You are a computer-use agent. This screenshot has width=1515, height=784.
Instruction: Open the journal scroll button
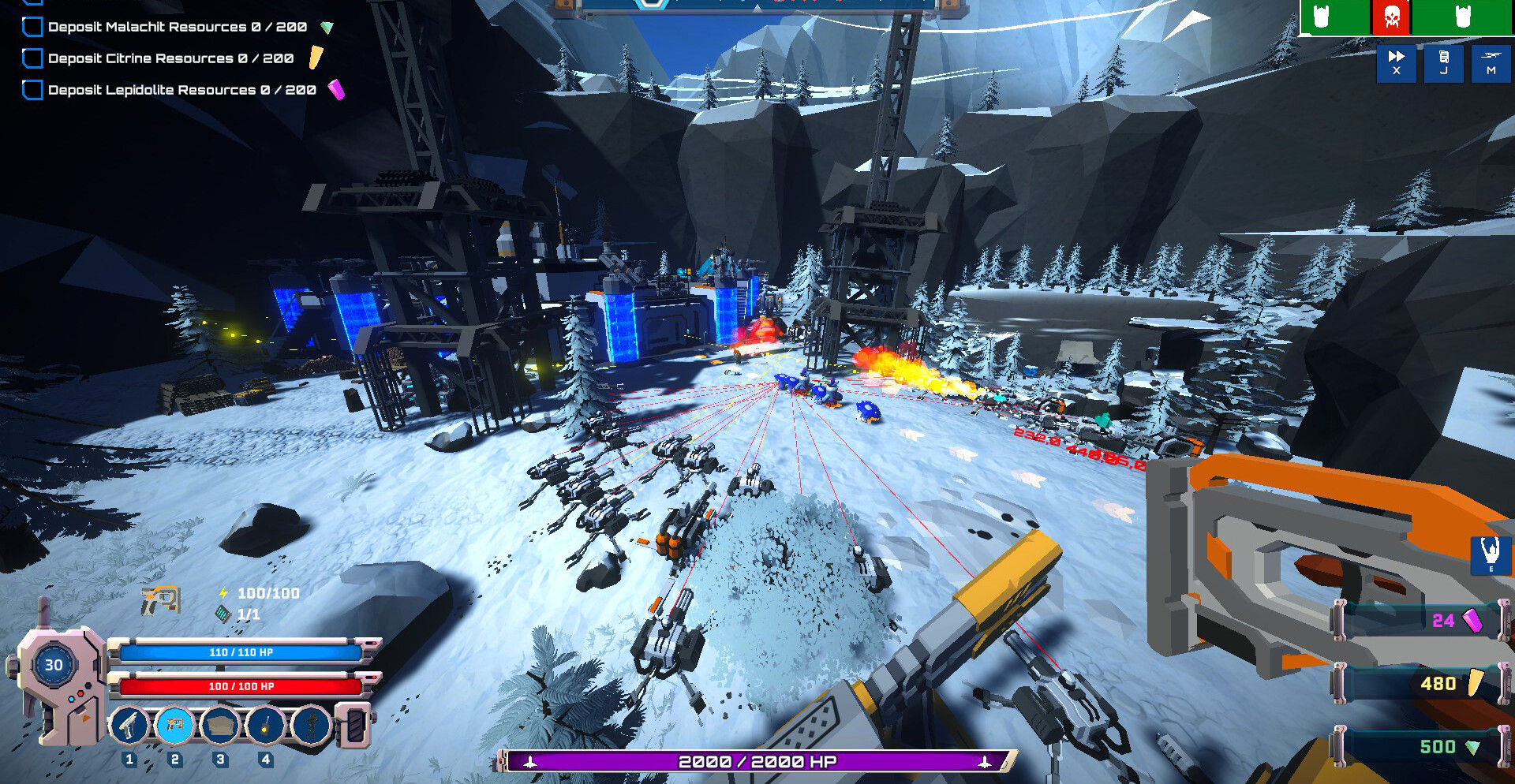(1444, 62)
